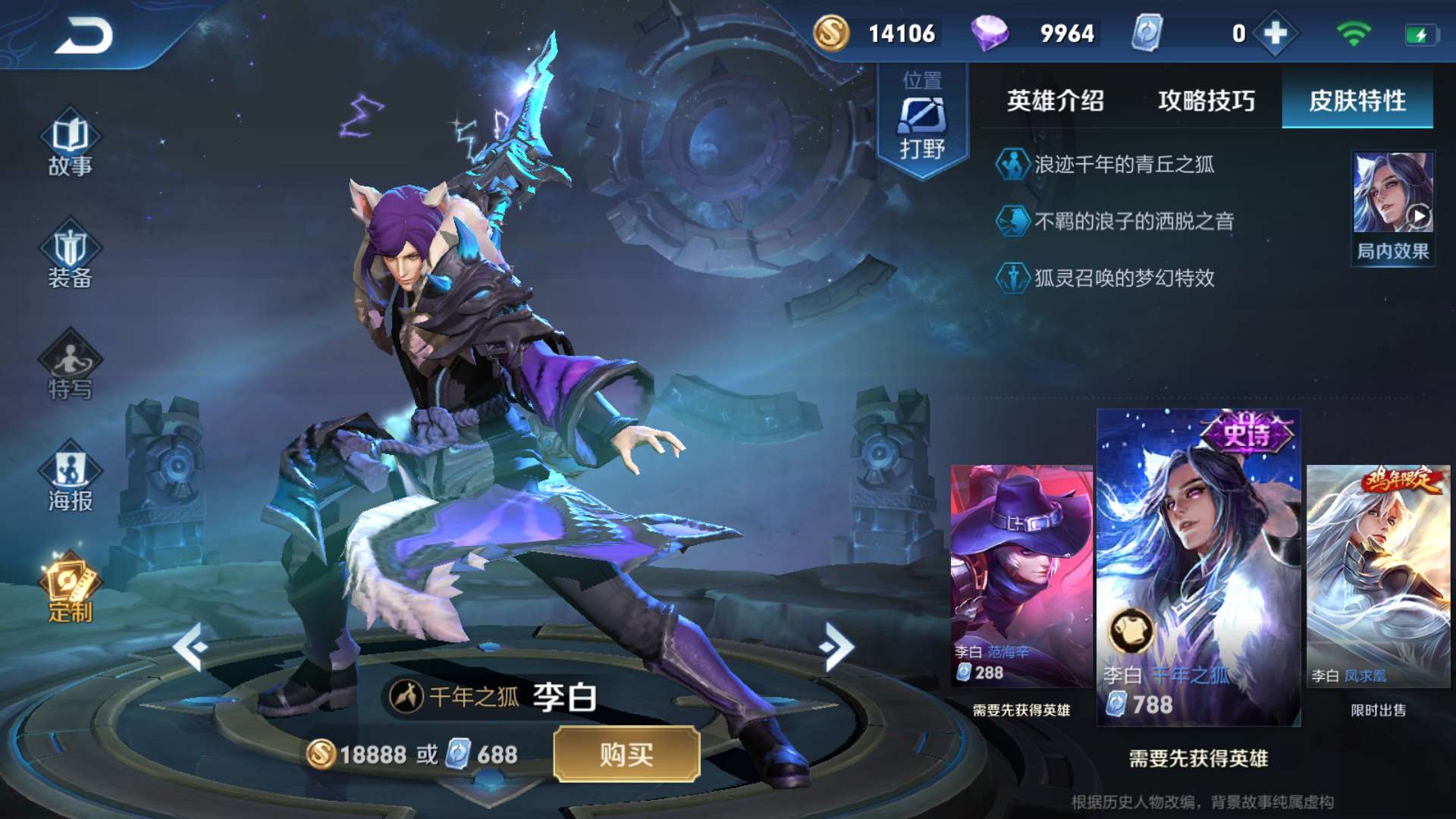The width and height of the screenshot is (1456, 819).
Task: Select the 范海辛 skin card
Action: 1021,576
